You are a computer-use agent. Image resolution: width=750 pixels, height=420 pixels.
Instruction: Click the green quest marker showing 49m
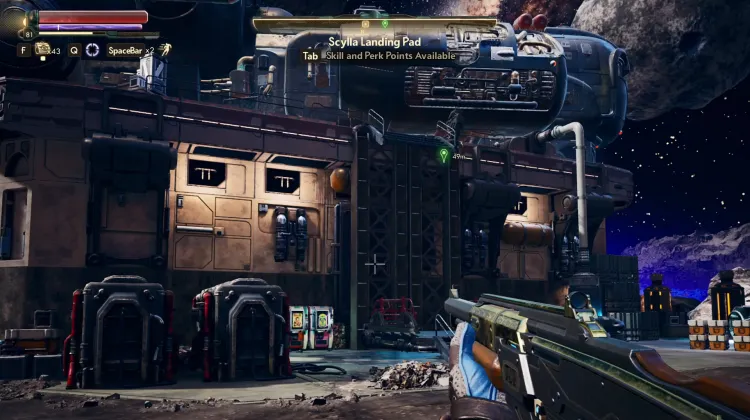(x=444, y=155)
